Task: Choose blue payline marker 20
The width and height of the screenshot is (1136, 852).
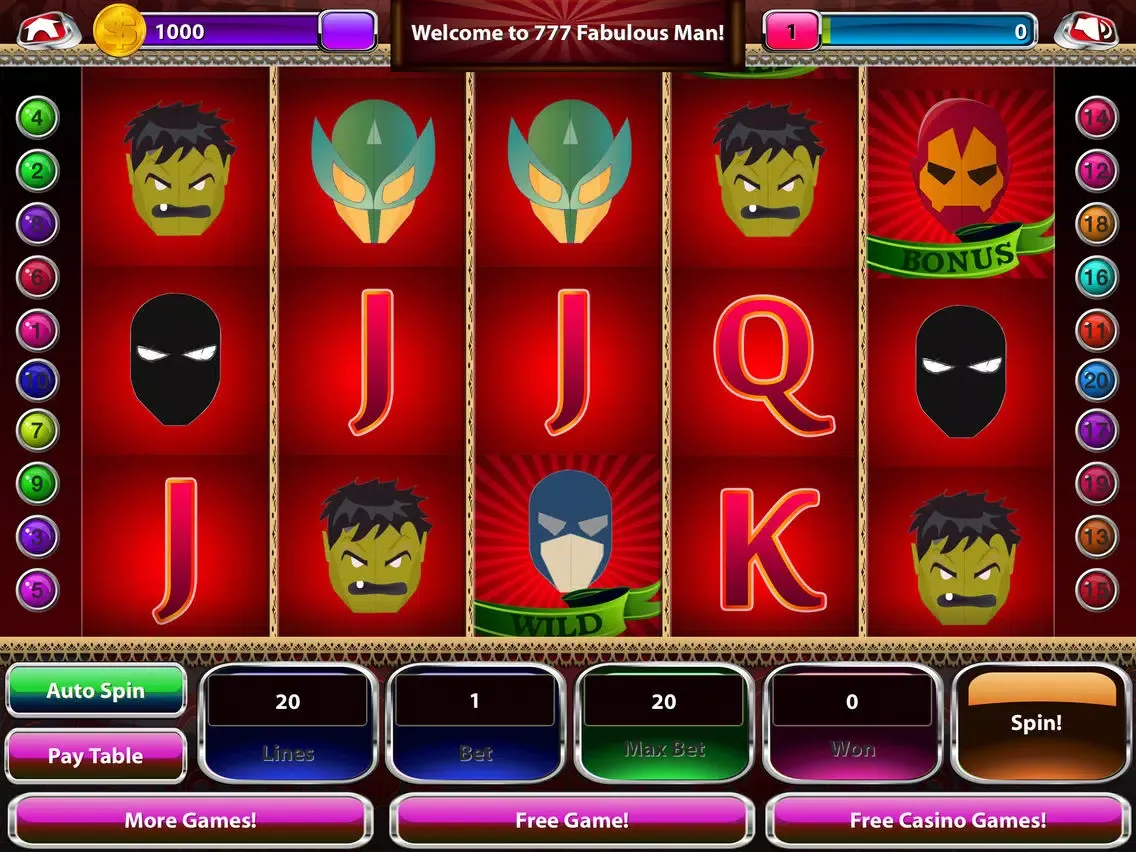Action: (x=1096, y=380)
